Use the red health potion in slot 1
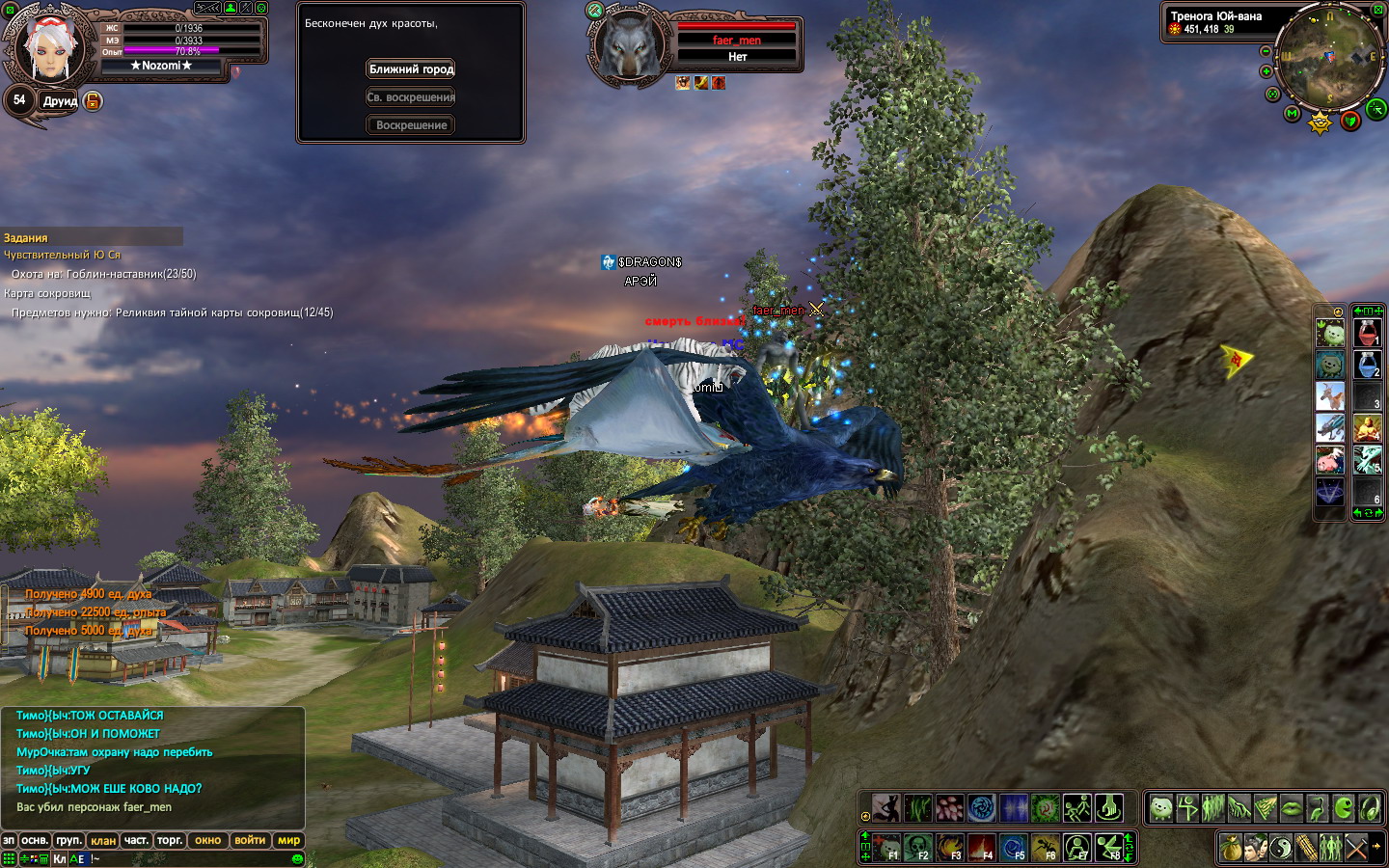The width and height of the screenshot is (1389, 868). click(1367, 334)
